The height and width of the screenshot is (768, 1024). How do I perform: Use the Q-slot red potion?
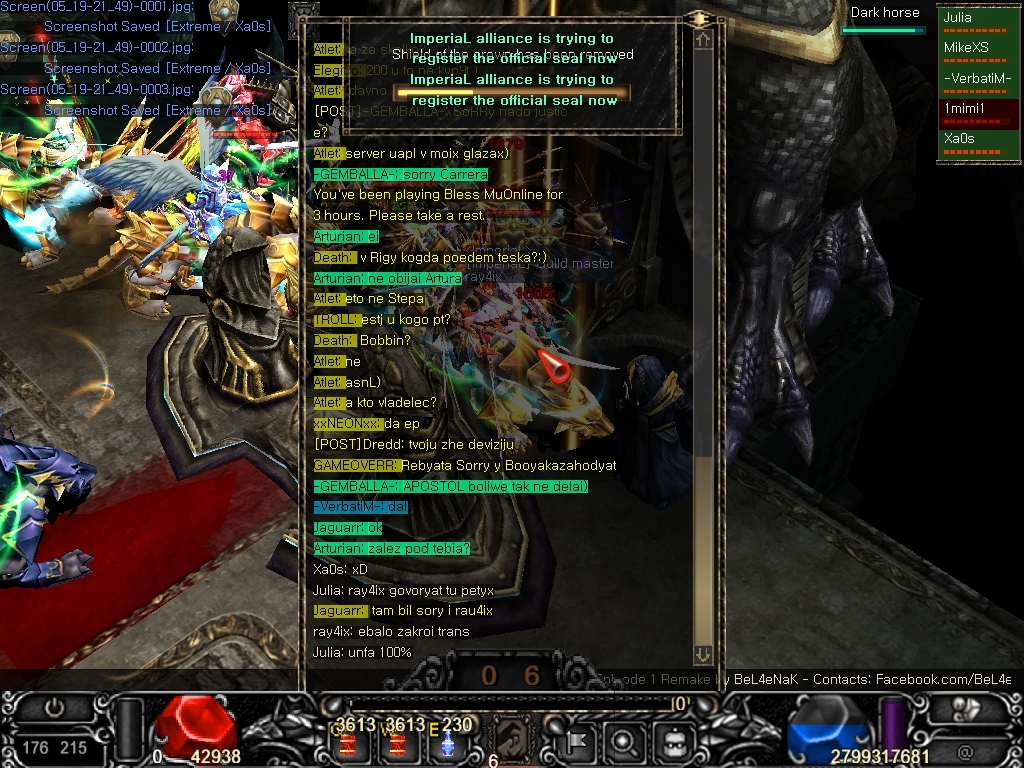pyautogui.click(x=349, y=743)
